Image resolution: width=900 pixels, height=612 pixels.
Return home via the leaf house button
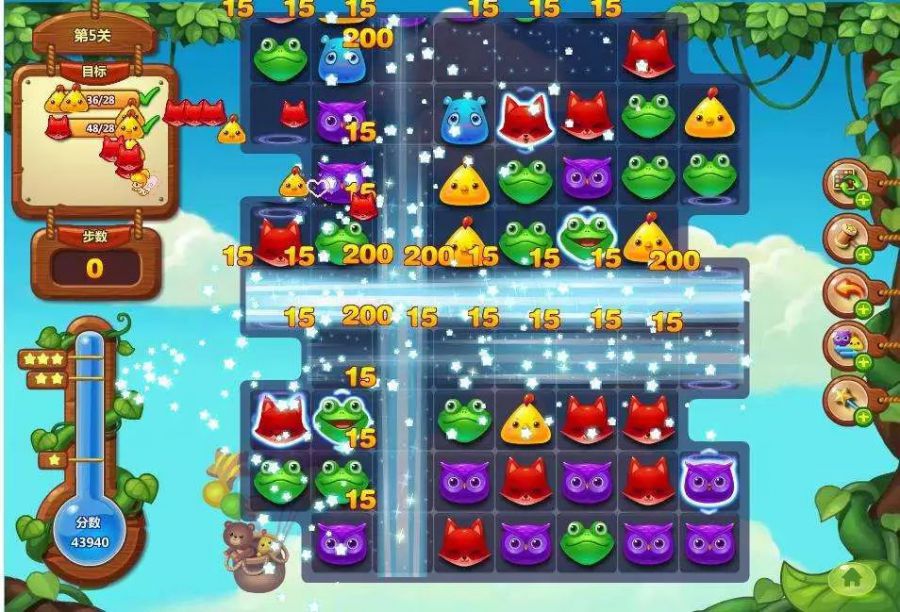[851, 578]
